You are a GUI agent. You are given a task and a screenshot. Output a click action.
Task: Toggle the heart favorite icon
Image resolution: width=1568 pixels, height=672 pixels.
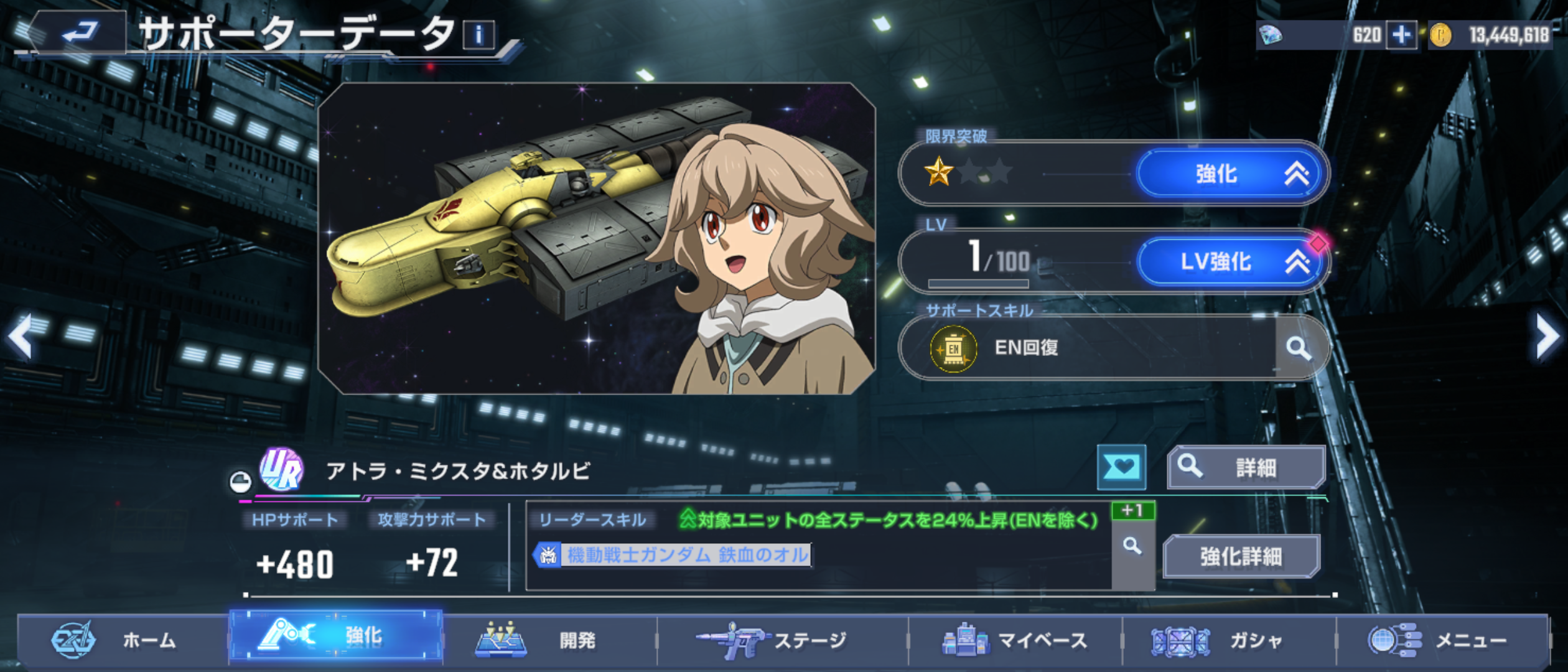1121,467
